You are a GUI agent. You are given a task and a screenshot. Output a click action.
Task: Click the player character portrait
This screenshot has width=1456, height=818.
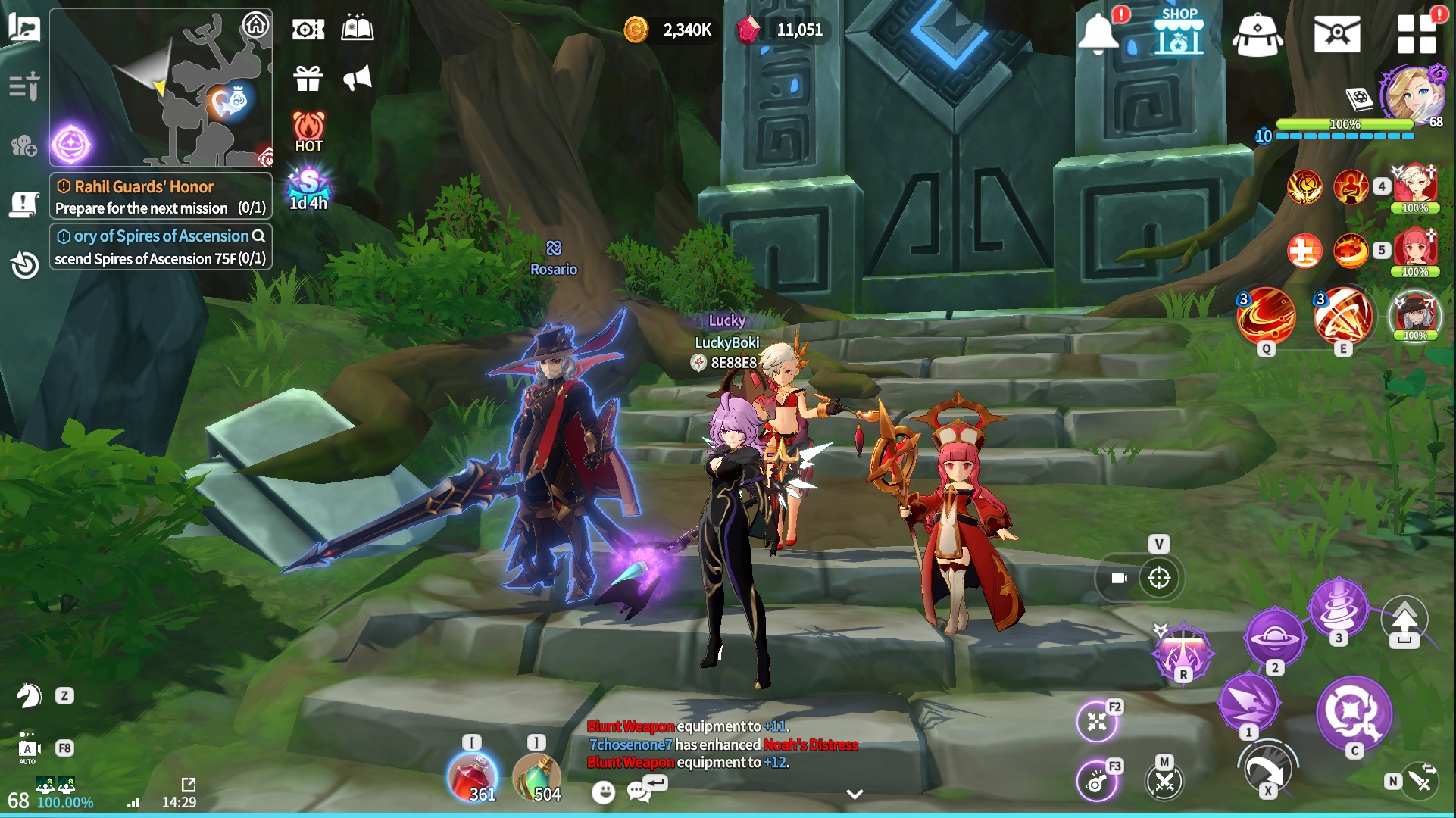[1412, 95]
